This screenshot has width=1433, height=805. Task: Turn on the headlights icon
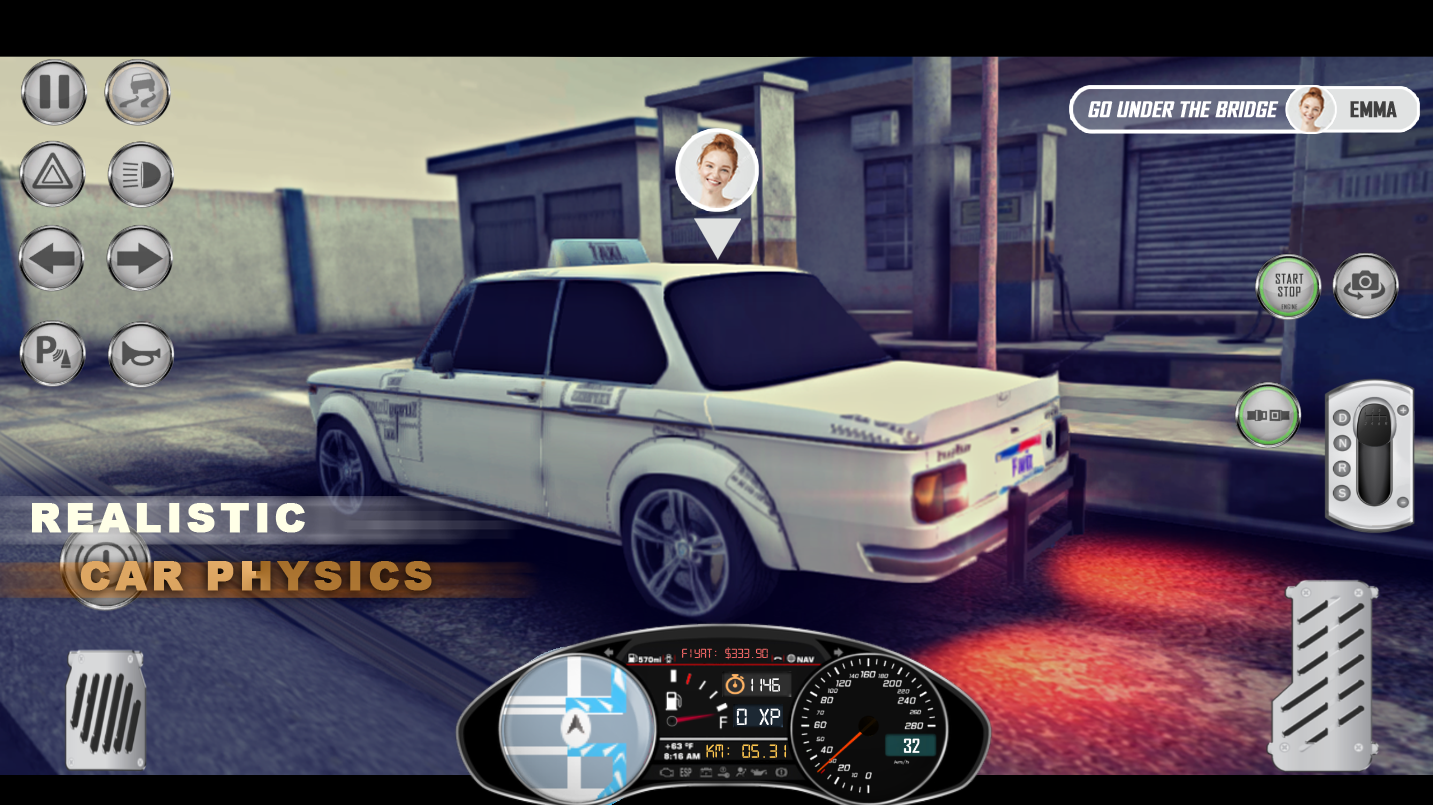[140, 174]
